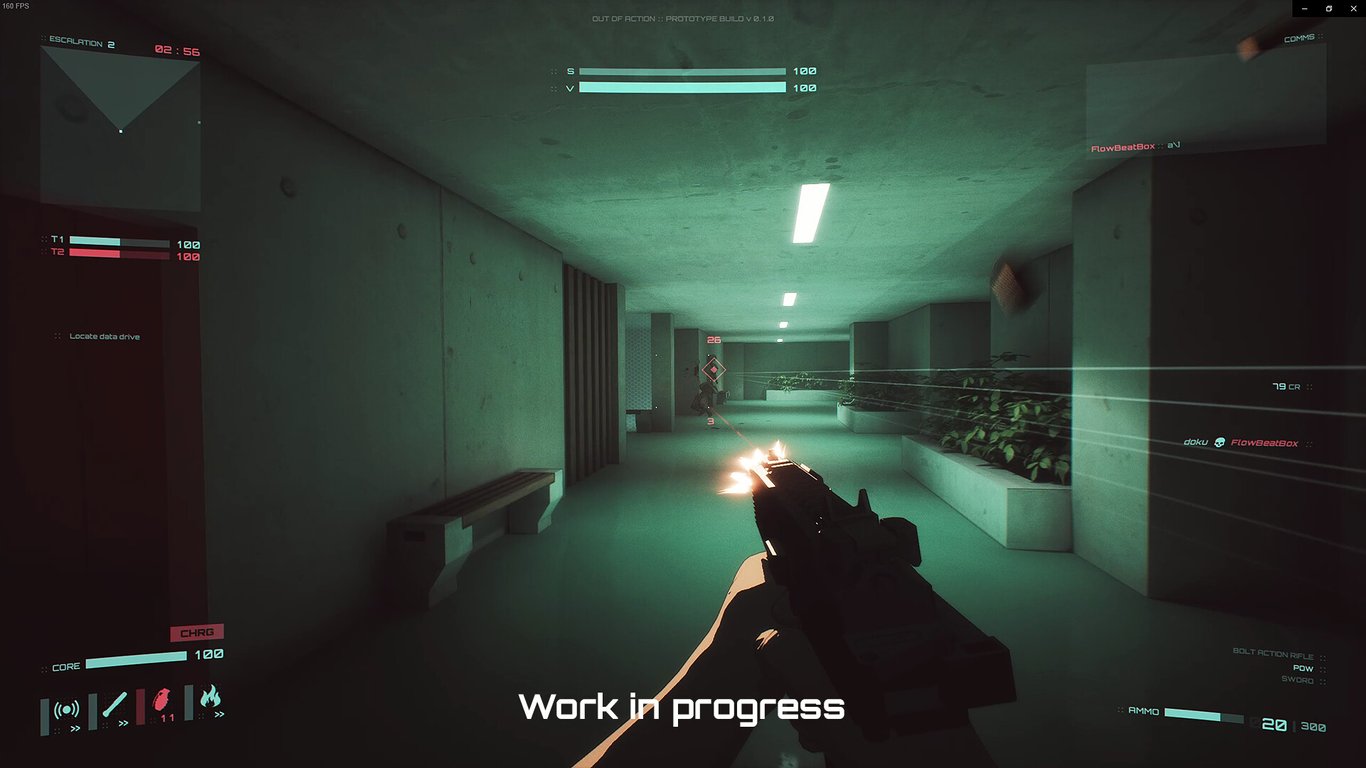The width and height of the screenshot is (1366, 768).
Task: Expand the sensor gadget slot chevron
Action: coord(75,727)
